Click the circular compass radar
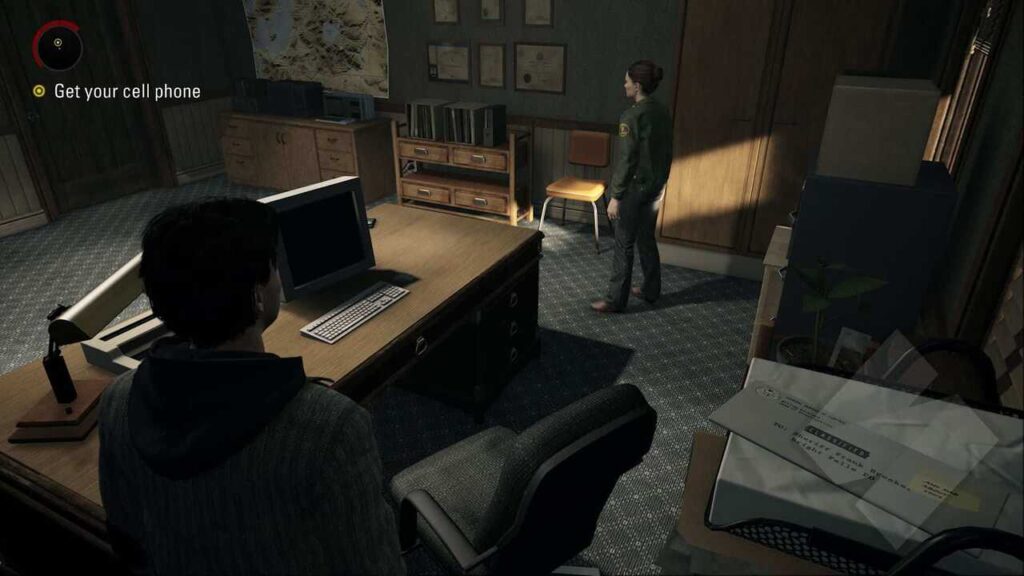The height and width of the screenshot is (576, 1024). [x=57, y=45]
